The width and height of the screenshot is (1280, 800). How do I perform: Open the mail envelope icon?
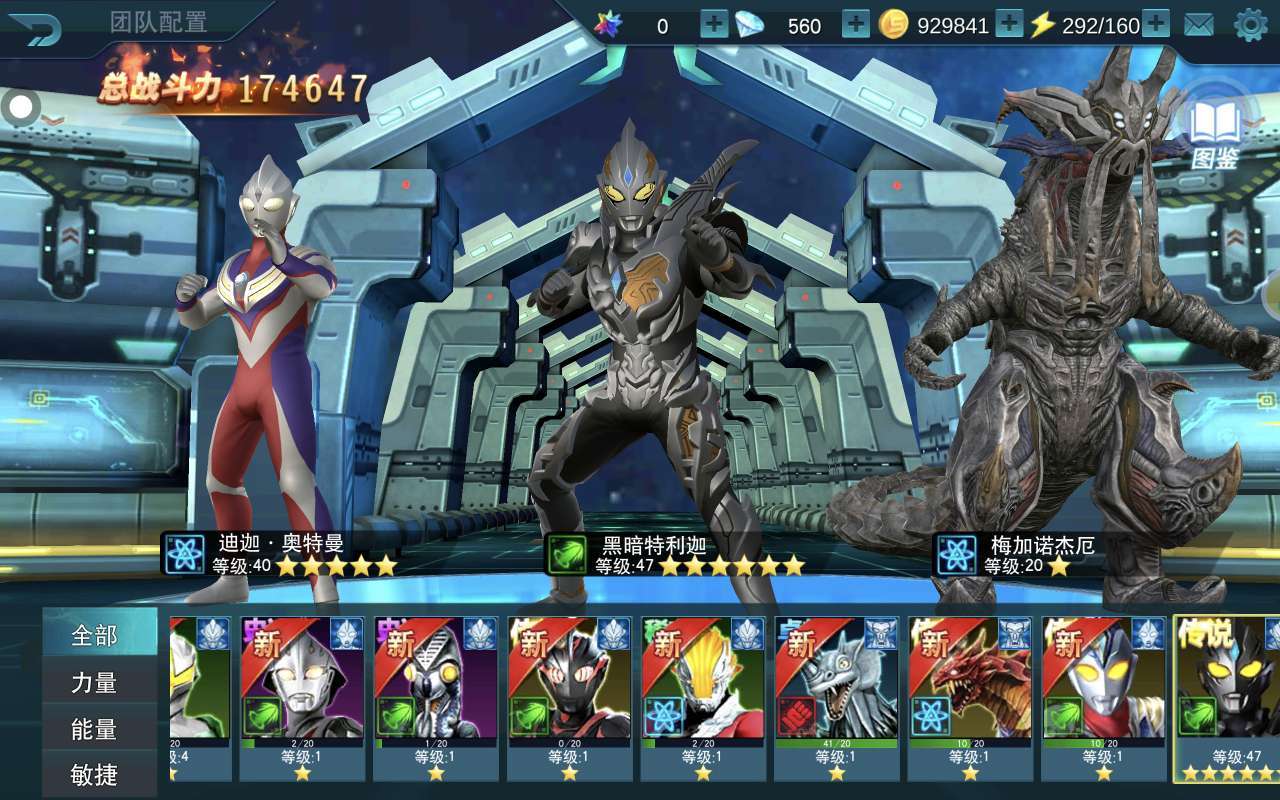coord(1198,25)
